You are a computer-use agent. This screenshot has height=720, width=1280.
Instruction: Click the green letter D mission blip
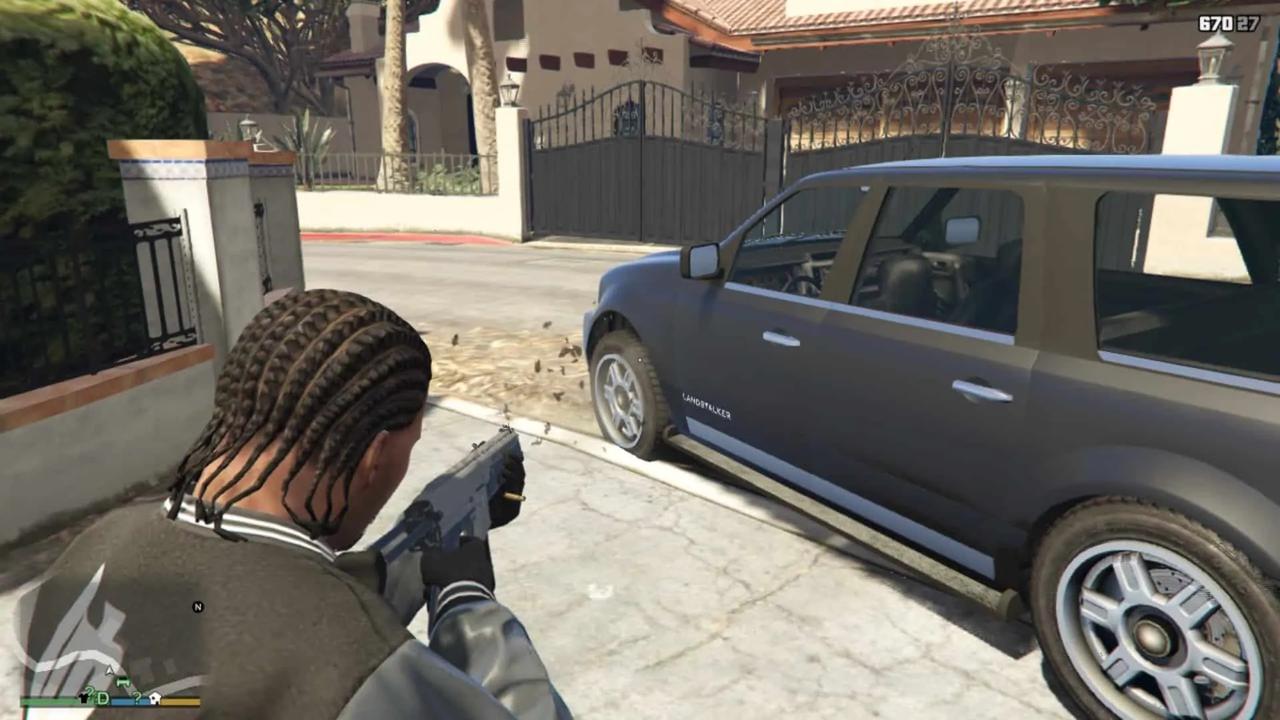pos(104,698)
